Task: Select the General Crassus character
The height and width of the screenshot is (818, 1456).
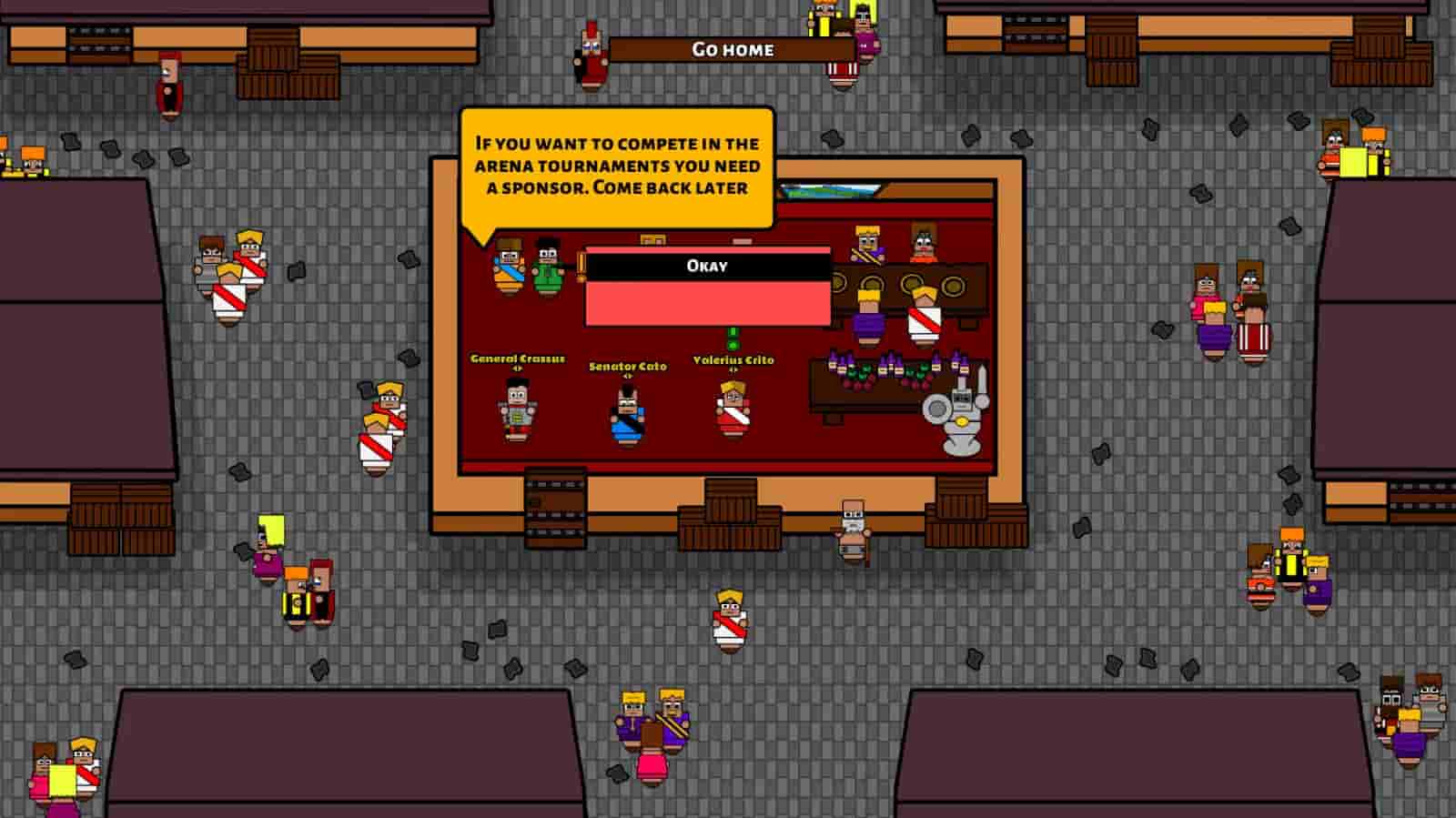Action: tap(519, 411)
